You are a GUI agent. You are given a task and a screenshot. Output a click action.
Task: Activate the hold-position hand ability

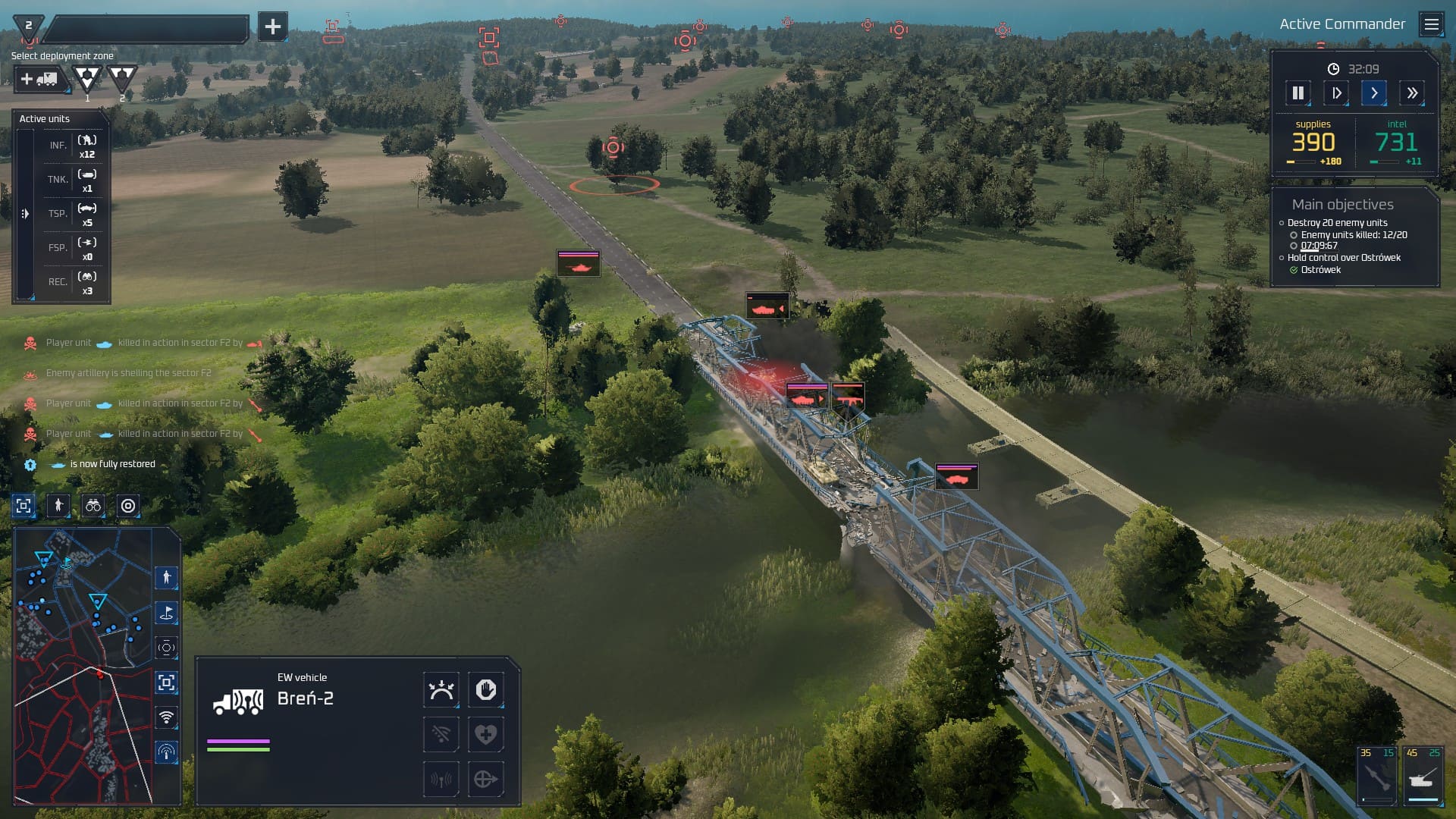[485, 690]
